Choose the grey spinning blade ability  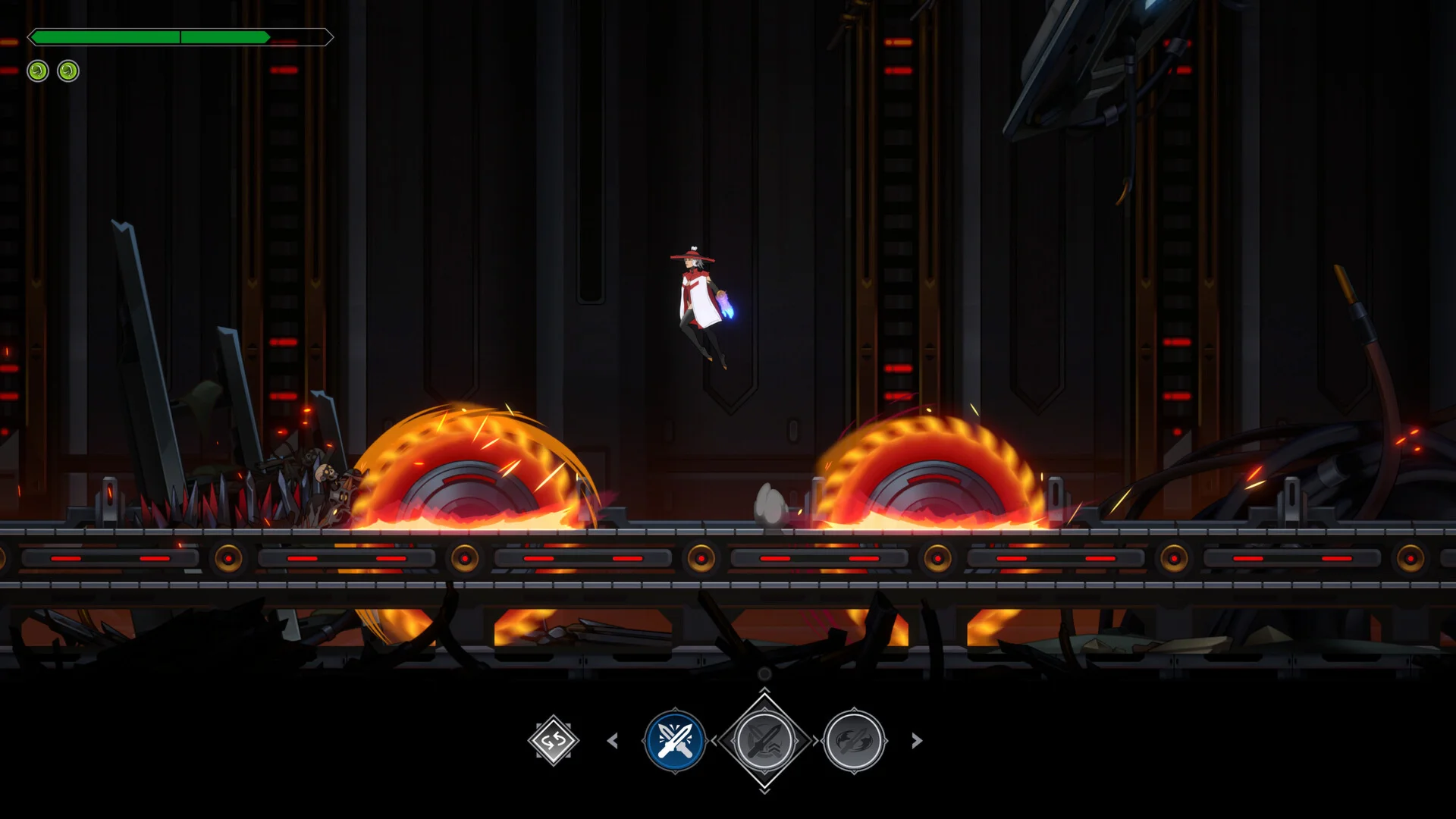pyautogui.click(x=854, y=740)
